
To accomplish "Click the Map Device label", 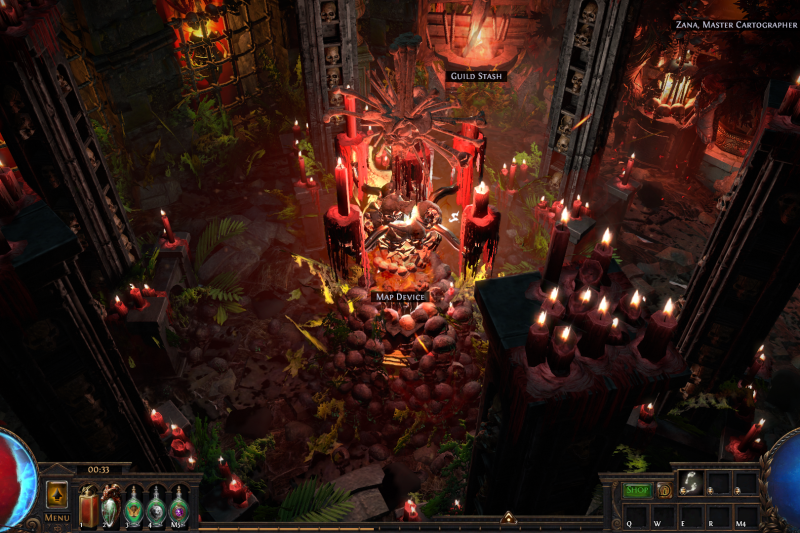I will pyautogui.click(x=400, y=297).
